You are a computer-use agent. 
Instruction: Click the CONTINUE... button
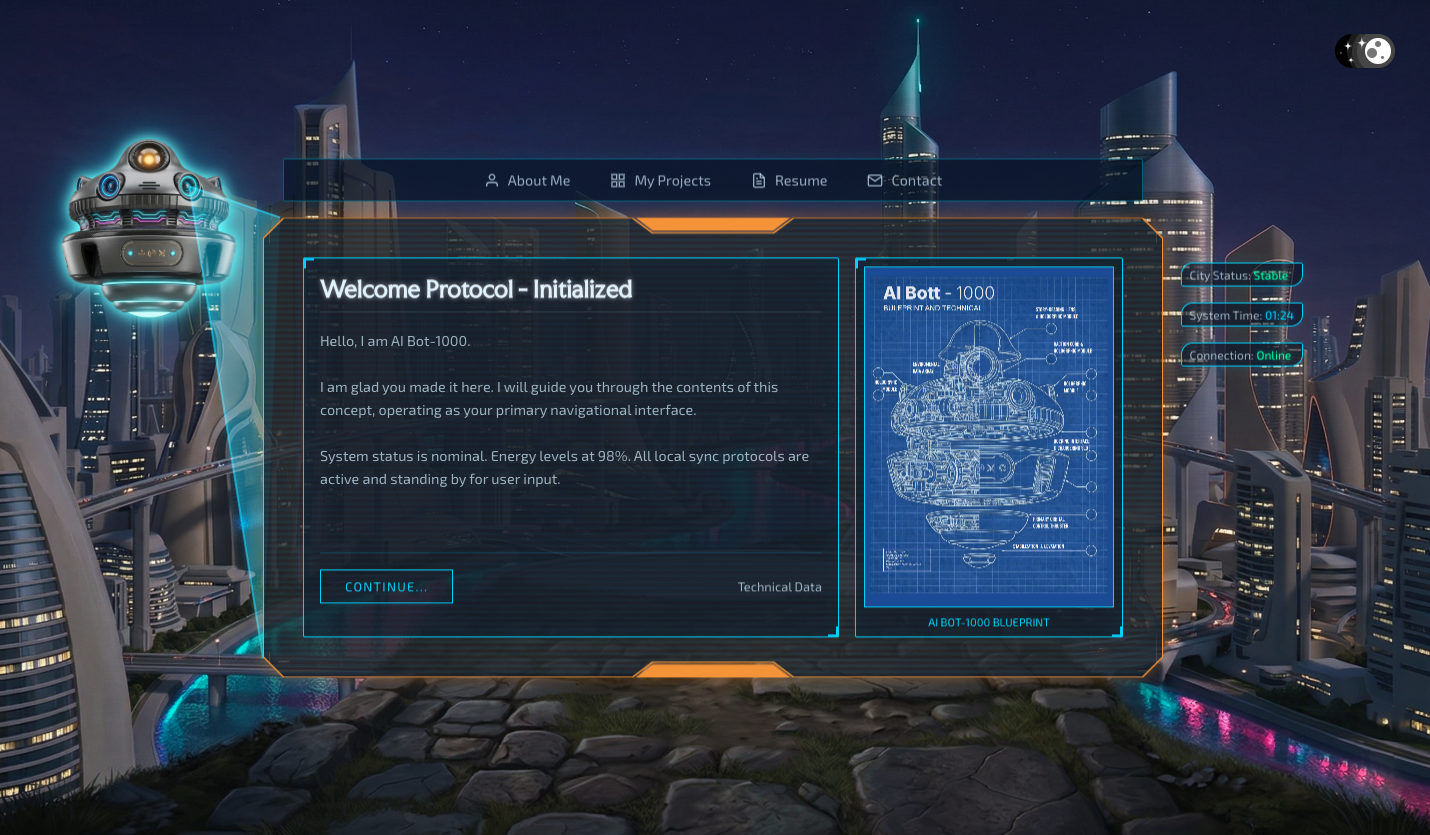pos(386,587)
